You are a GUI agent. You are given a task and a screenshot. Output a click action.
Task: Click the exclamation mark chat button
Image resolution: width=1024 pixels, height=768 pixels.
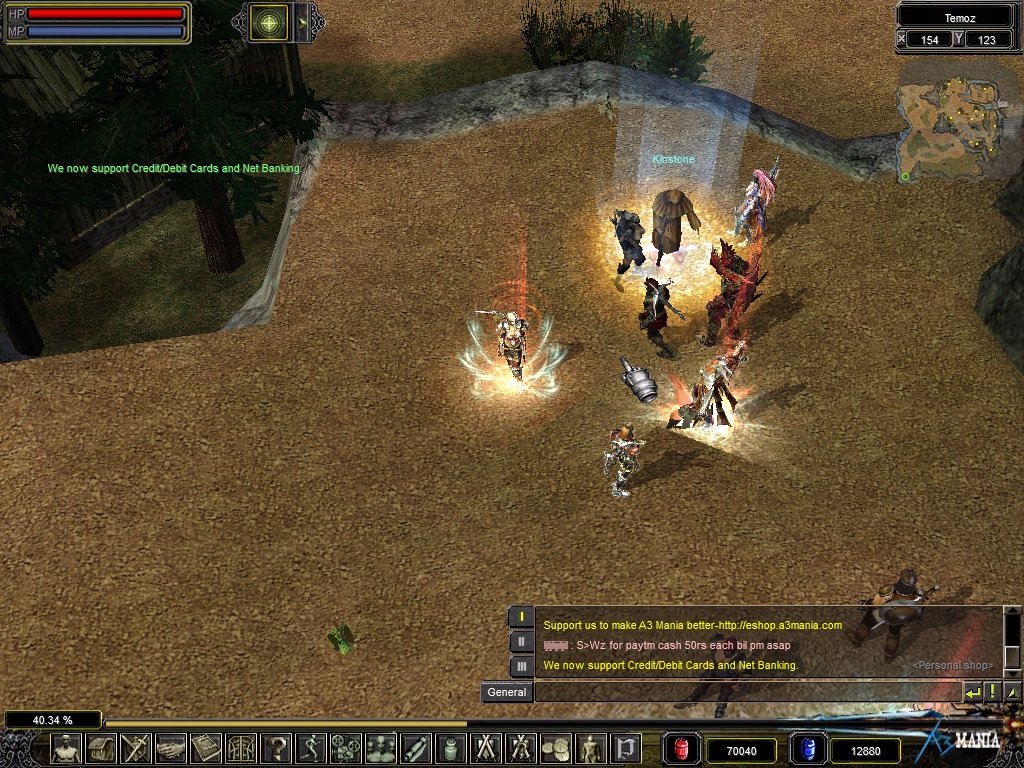(992, 692)
